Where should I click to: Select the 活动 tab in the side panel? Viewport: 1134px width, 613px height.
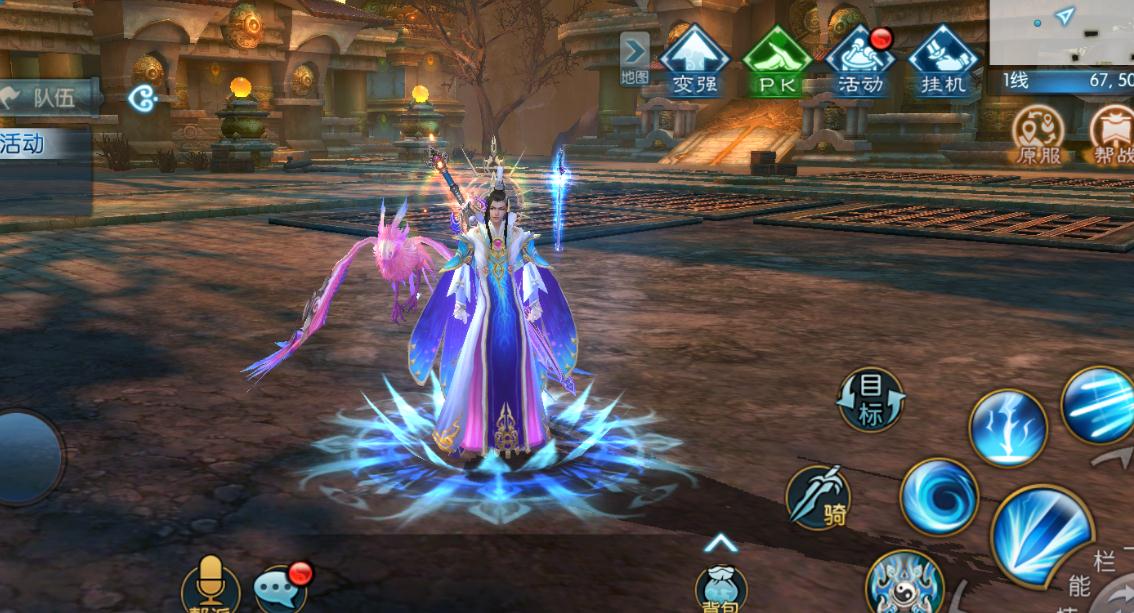tap(30, 144)
